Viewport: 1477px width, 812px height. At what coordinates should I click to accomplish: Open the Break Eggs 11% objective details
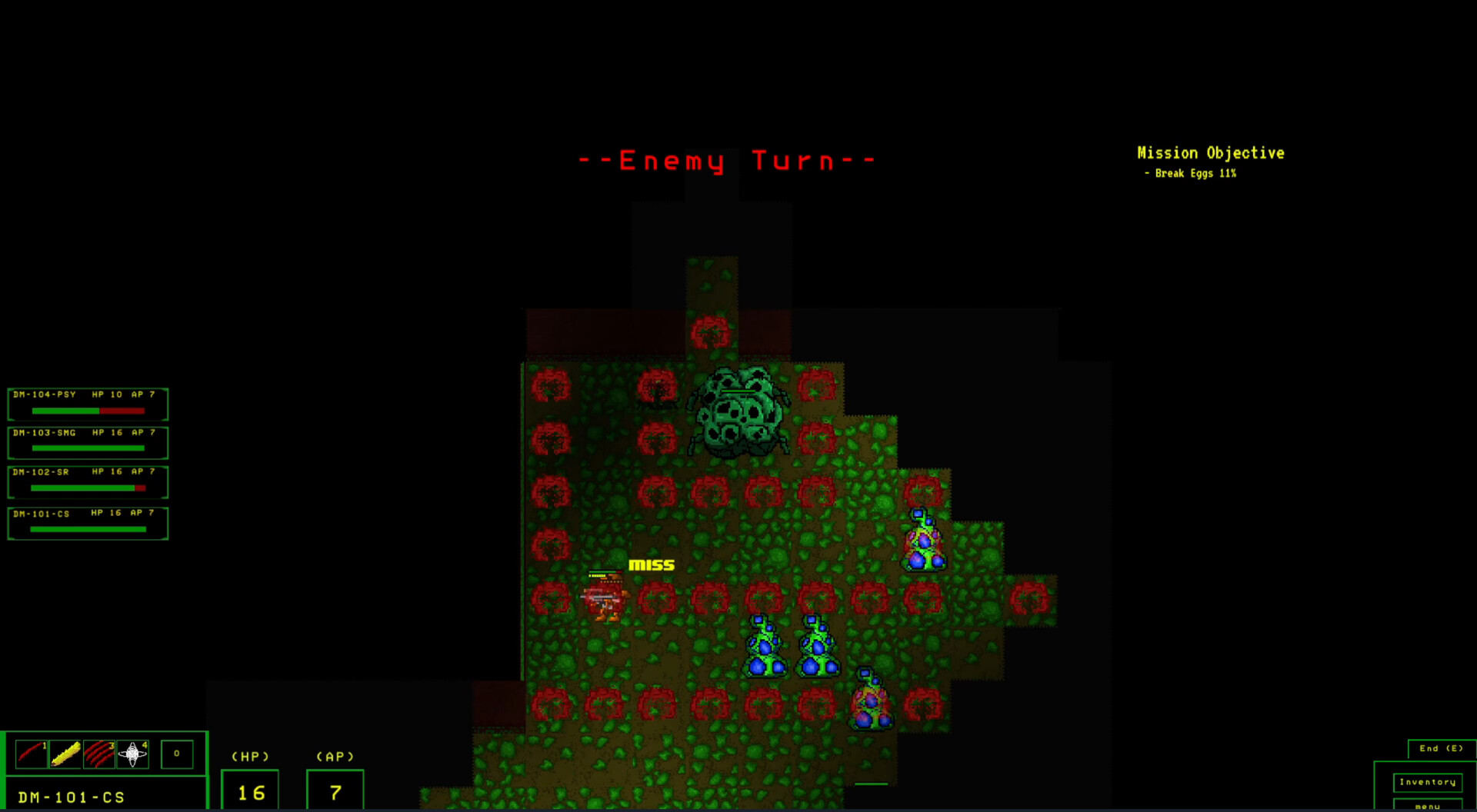[x=1190, y=173]
